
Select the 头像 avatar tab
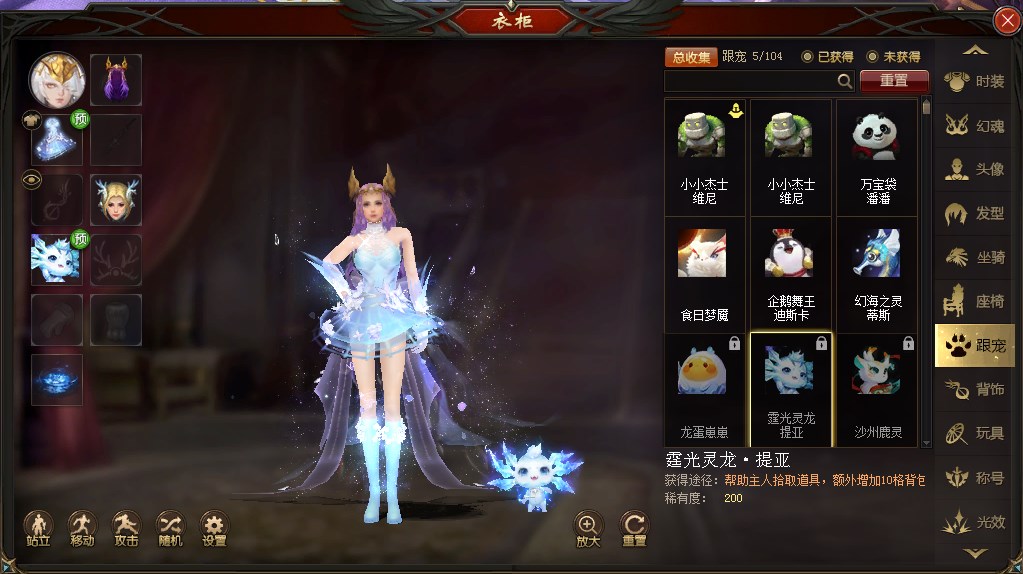point(975,170)
